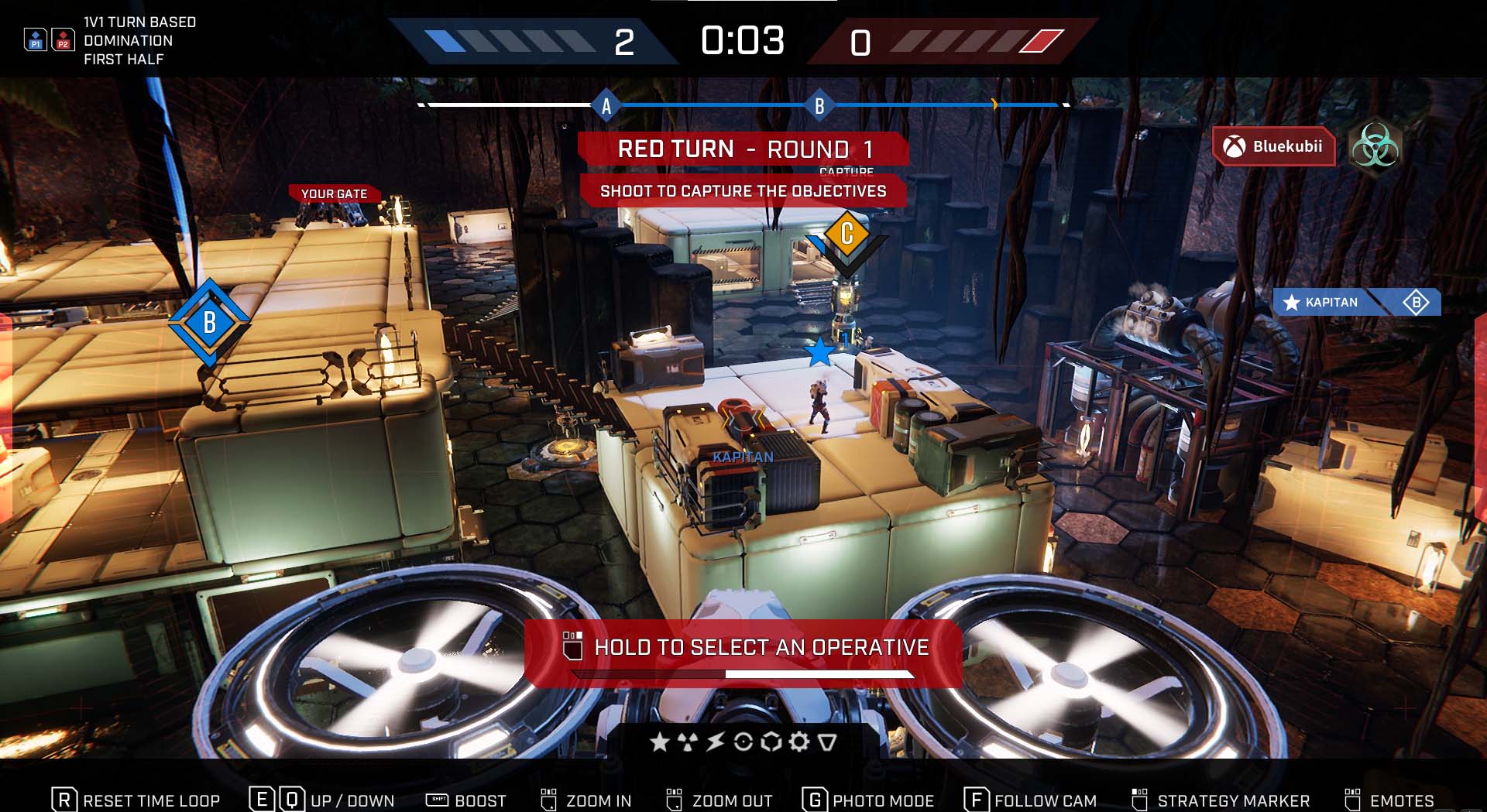Click the green biohazard emblem
The image size is (1487, 812).
(x=1375, y=146)
